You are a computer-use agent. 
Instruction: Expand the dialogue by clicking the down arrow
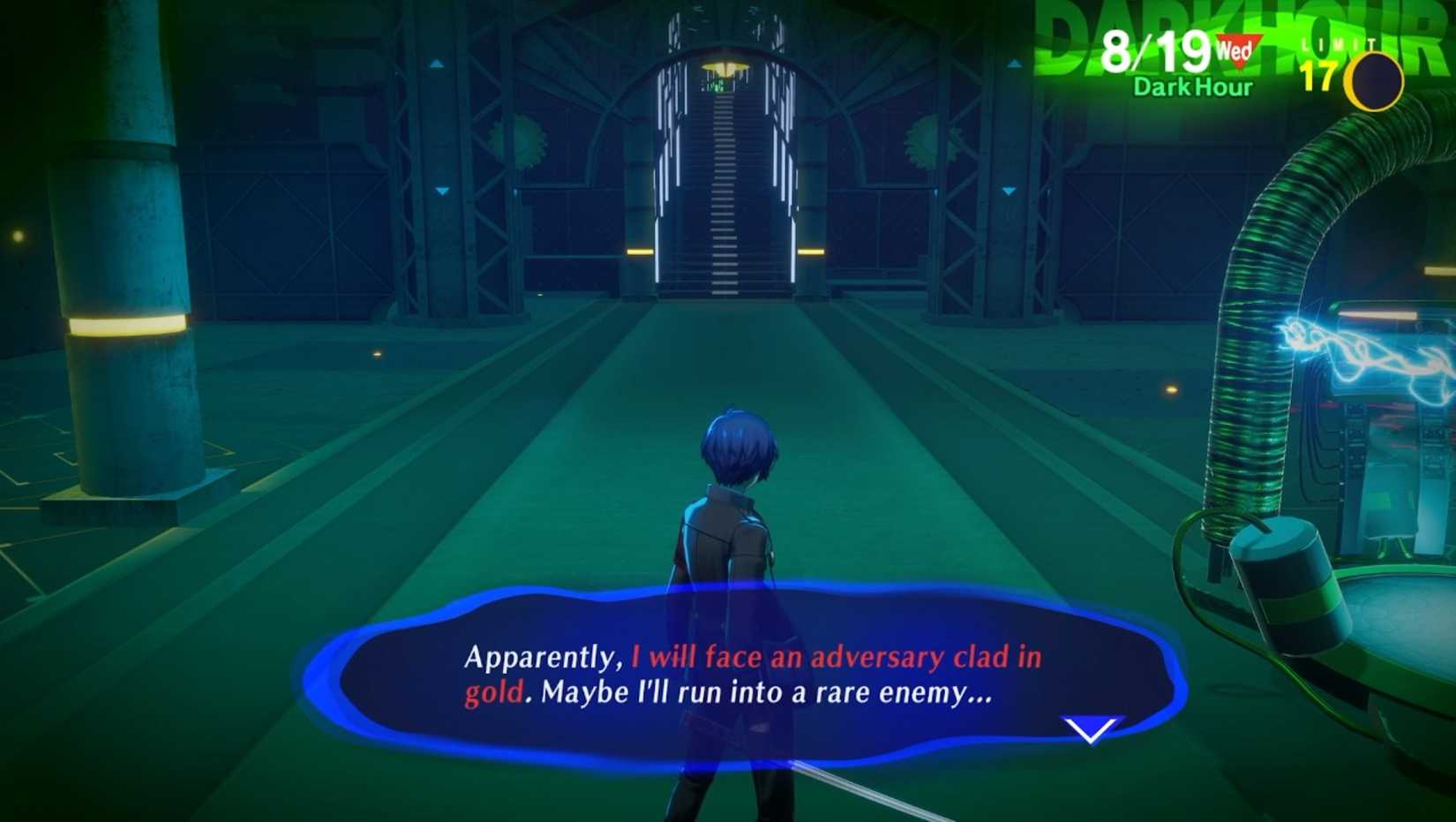(x=1087, y=729)
